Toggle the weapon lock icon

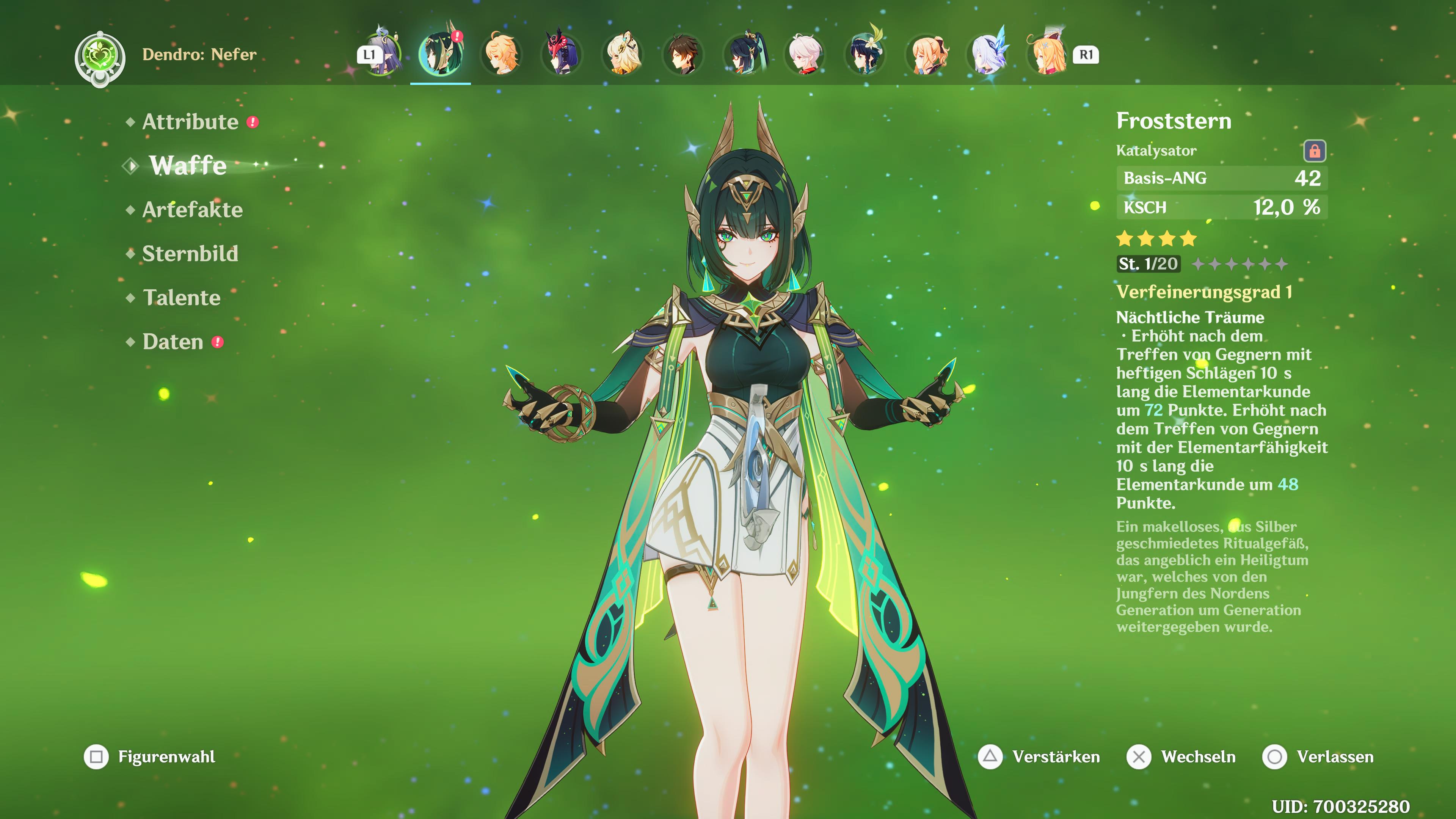tap(1314, 151)
